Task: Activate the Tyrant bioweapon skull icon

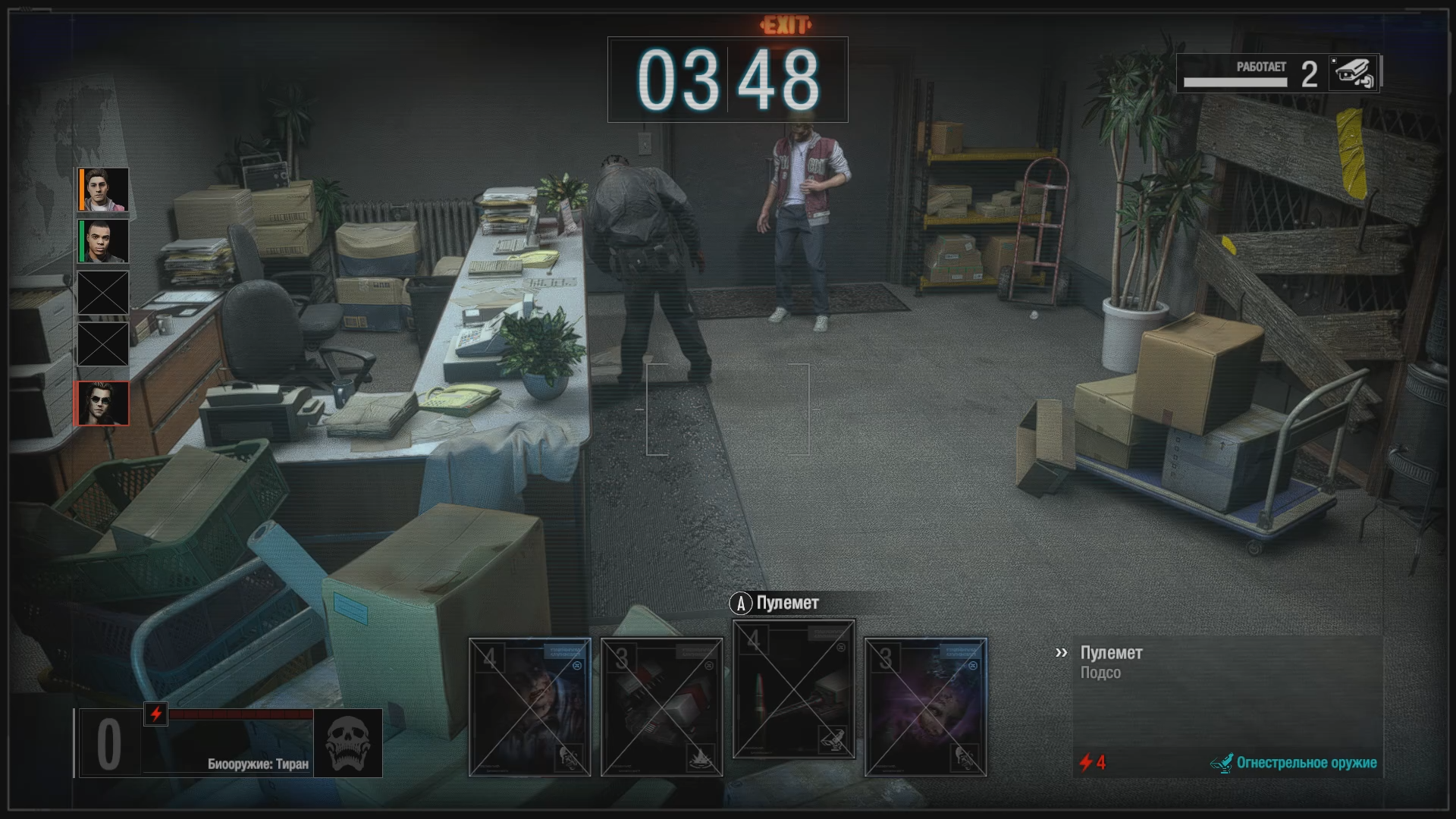Action: click(347, 744)
